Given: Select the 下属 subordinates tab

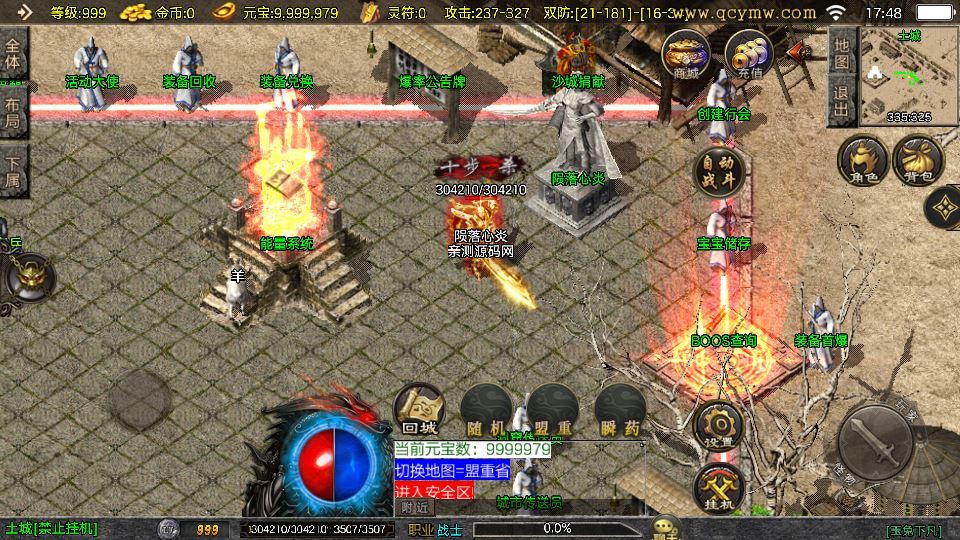Looking at the screenshot, I should click(x=13, y=172).
